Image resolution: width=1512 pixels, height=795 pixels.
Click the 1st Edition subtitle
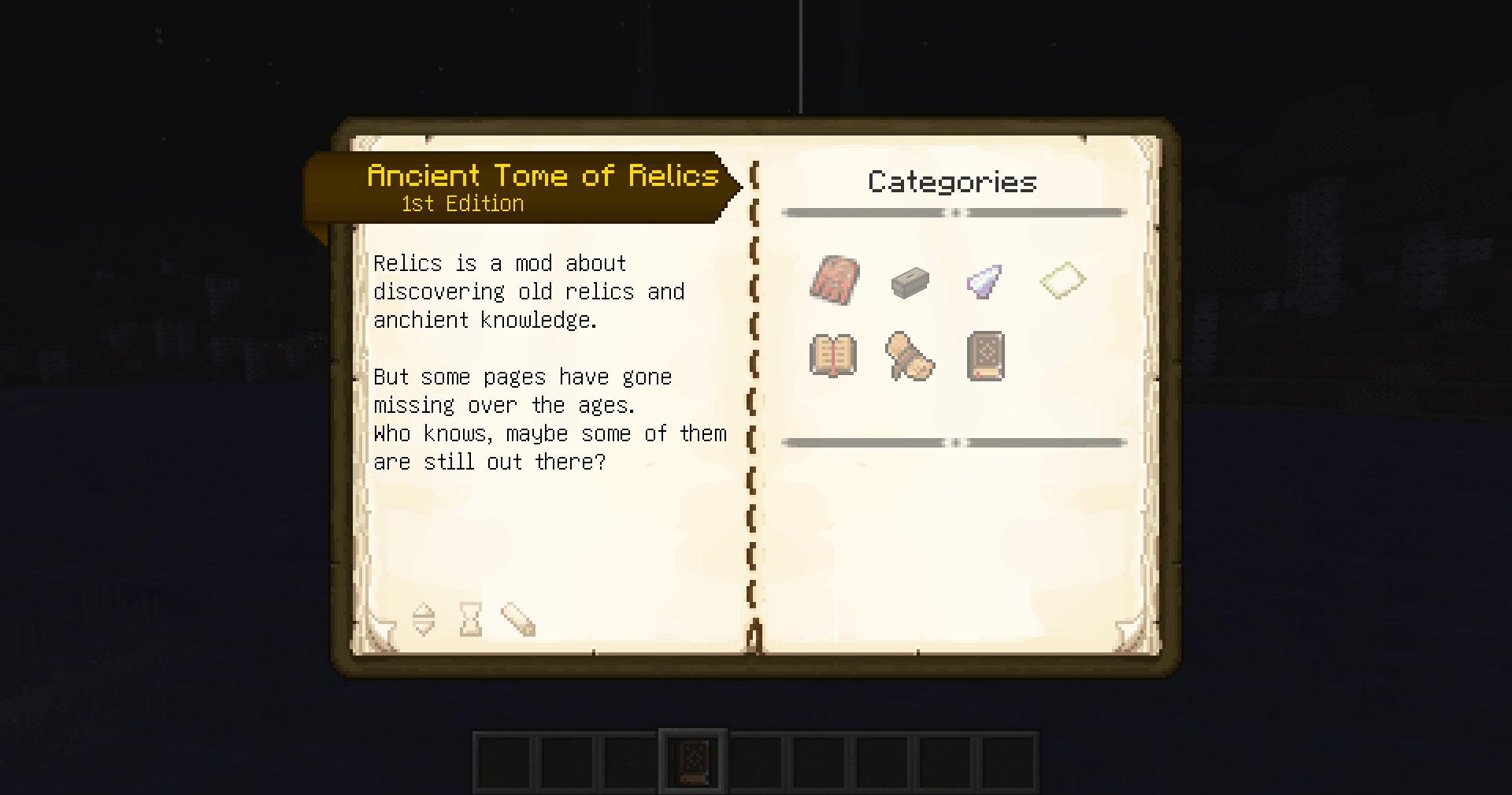click(x=461, y=203)
